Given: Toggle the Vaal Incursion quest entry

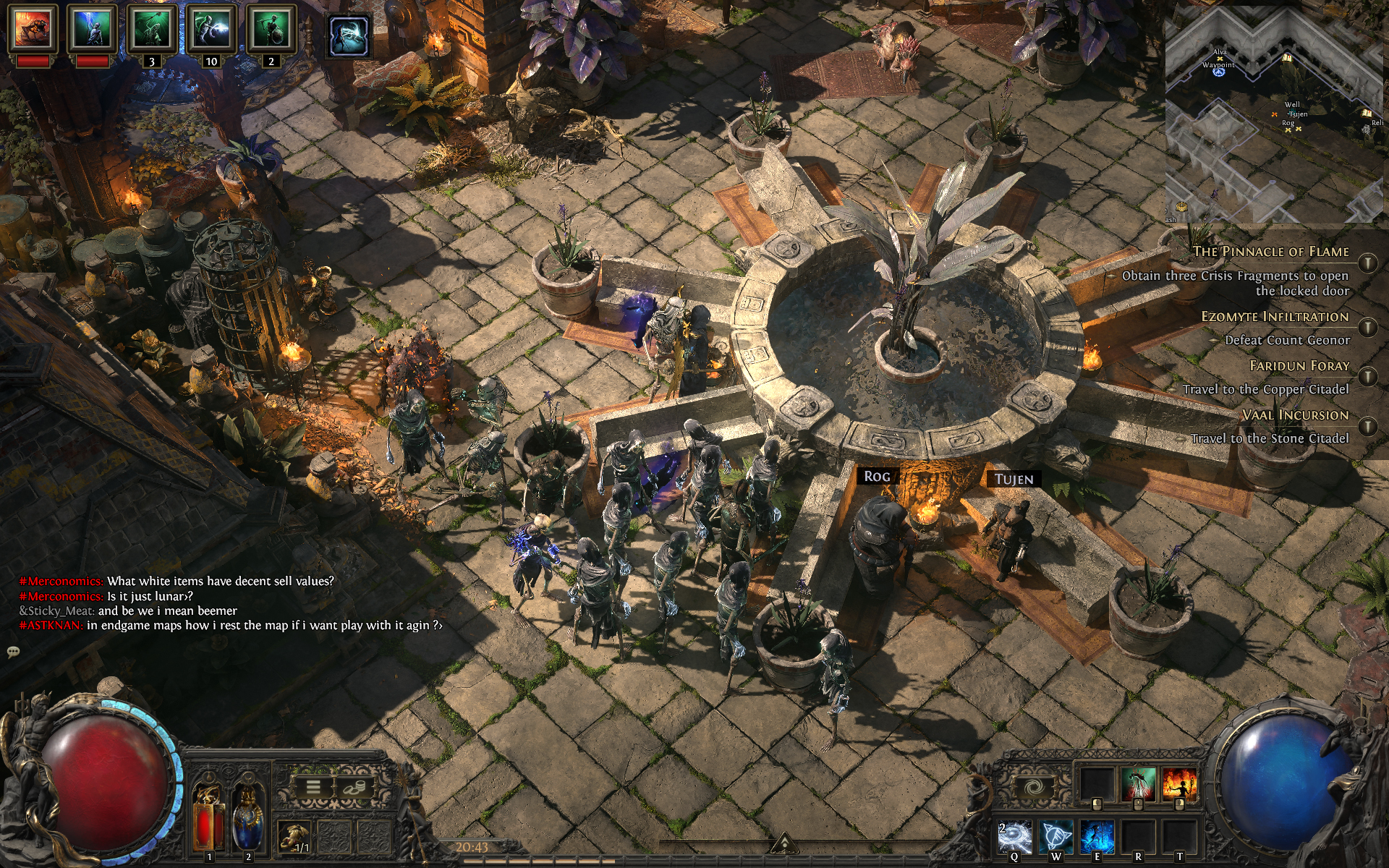Looking at the screenshot, I should coord(1367,425).
